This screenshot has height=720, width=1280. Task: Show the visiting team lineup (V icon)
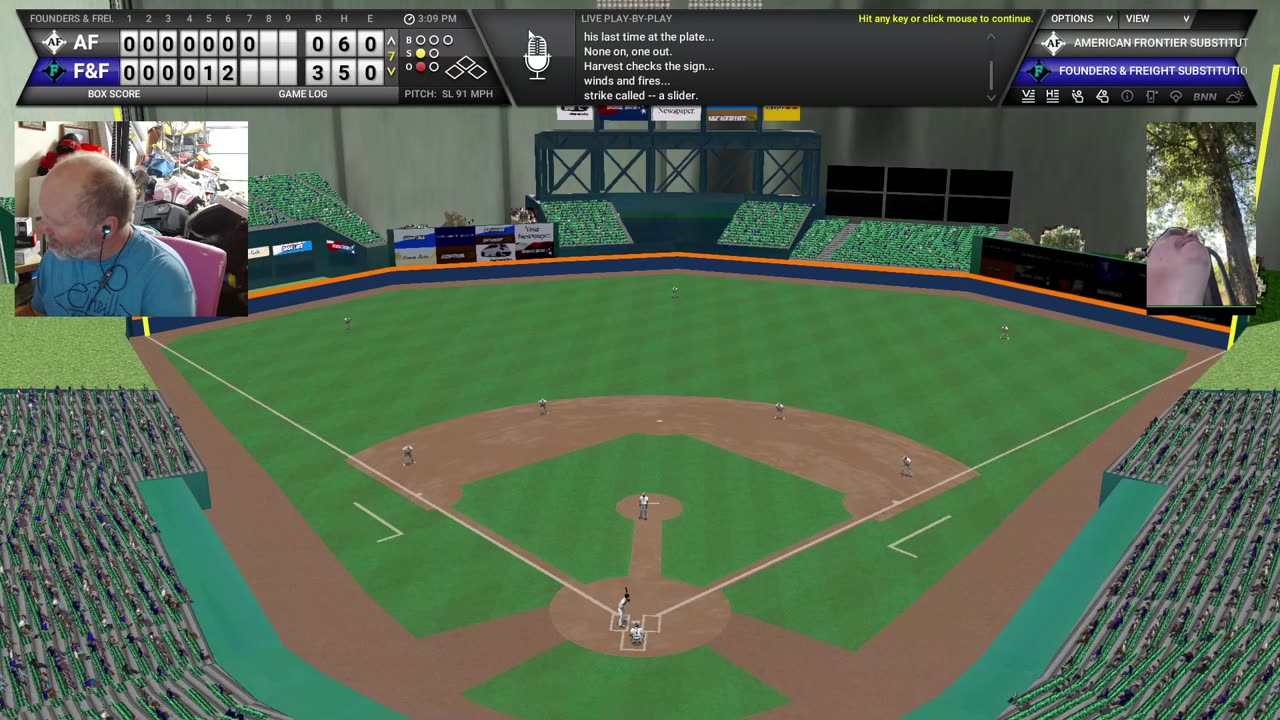tap(1028, 96)
